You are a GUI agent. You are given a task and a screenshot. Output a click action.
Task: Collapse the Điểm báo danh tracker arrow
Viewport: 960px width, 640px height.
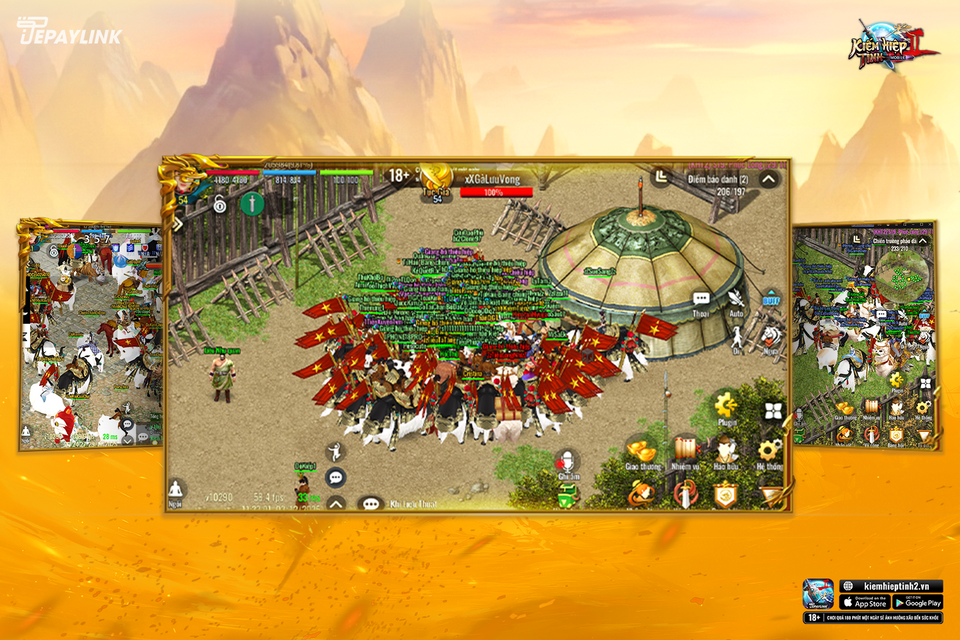click(768, 180)
